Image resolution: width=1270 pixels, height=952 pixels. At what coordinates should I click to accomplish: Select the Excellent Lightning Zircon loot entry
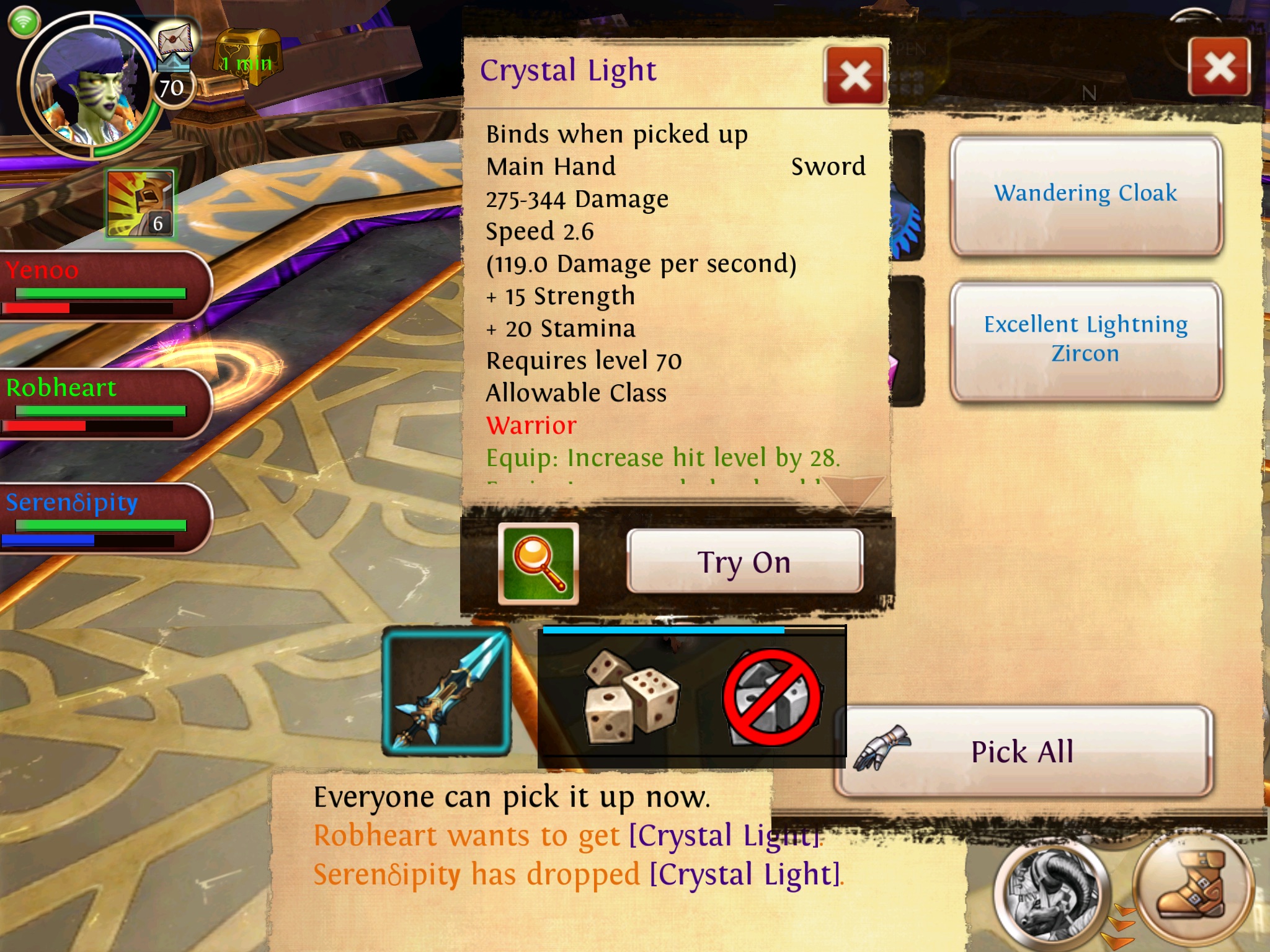click(x=1085, y=339)
